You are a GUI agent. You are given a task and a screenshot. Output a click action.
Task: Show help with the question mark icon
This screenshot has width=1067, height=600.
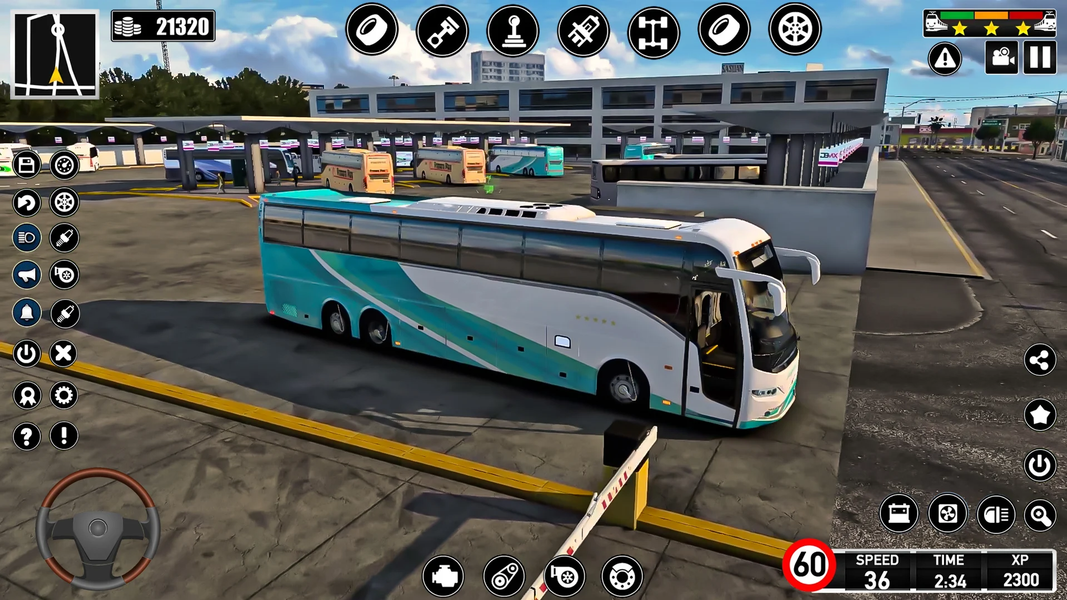[x=27, y=436]
